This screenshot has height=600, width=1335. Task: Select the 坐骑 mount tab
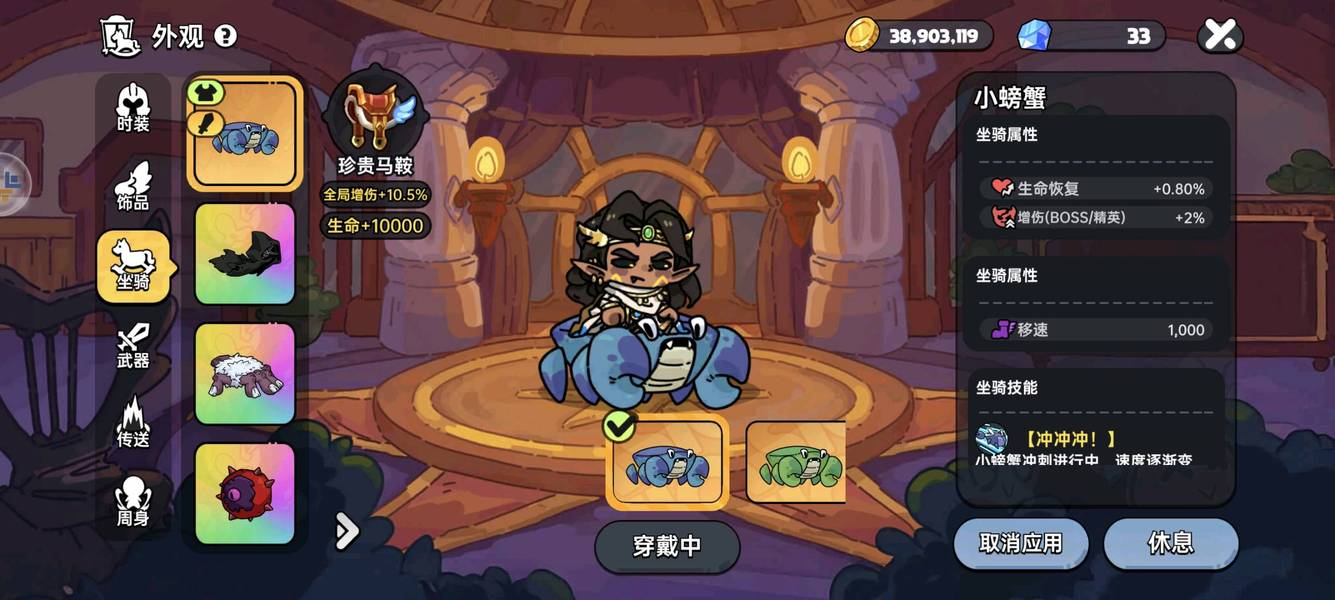coord(133,266)
